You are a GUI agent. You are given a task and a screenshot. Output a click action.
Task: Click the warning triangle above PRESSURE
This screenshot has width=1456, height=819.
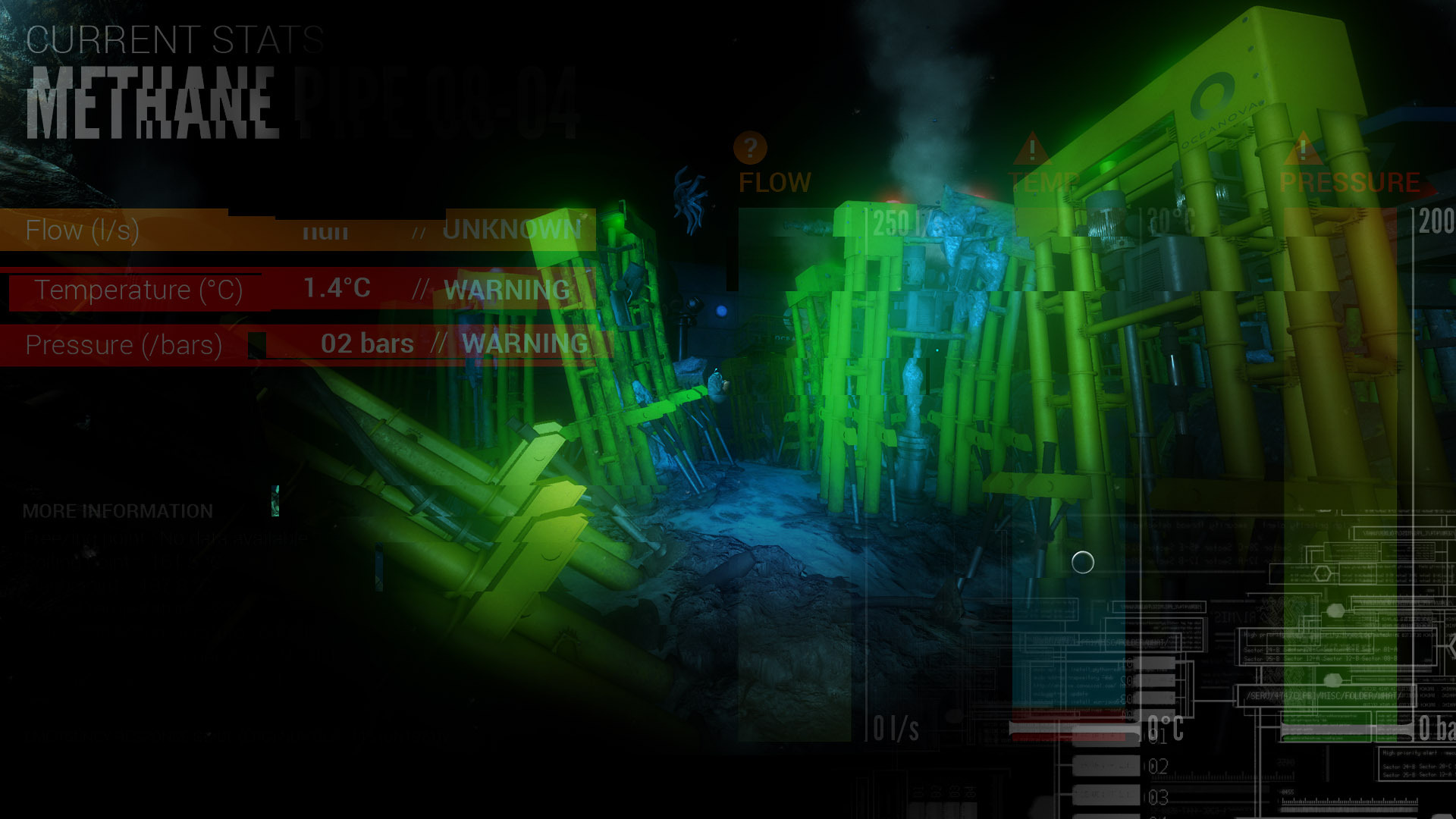(1304, 149)
